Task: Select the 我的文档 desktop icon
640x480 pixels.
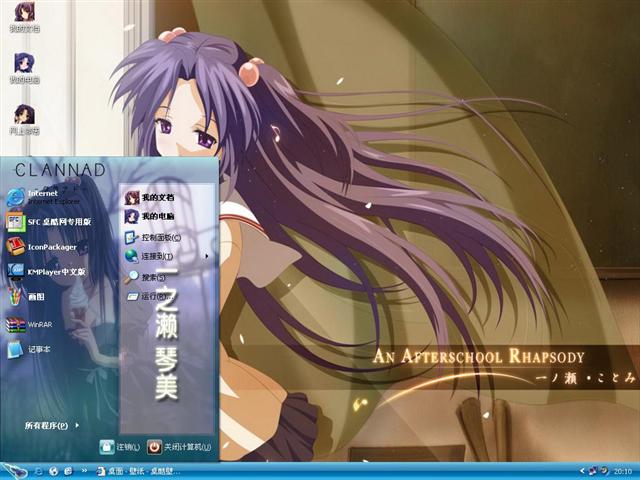Action: tap(22, 17)
